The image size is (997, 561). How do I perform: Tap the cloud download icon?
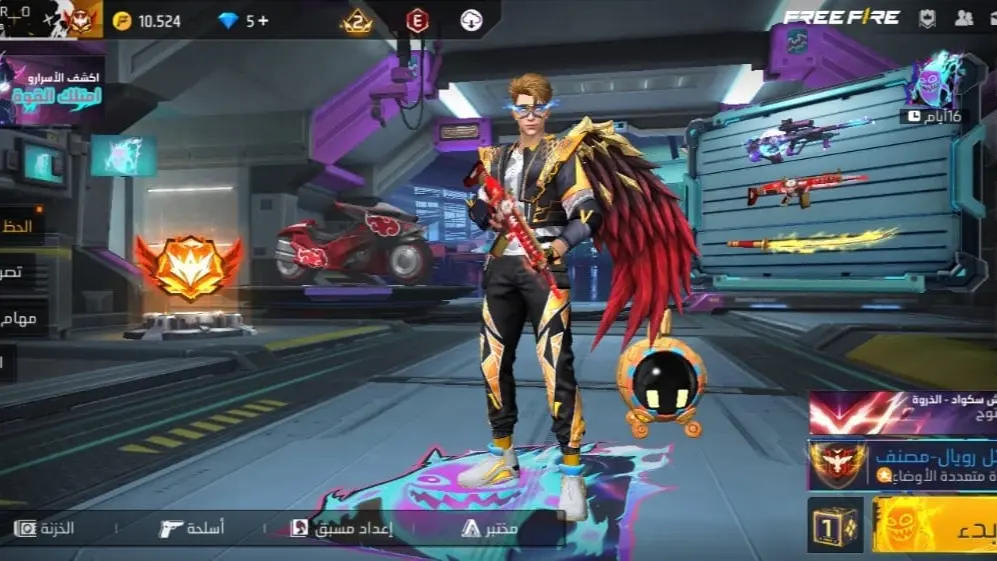(x=471, y=21)
